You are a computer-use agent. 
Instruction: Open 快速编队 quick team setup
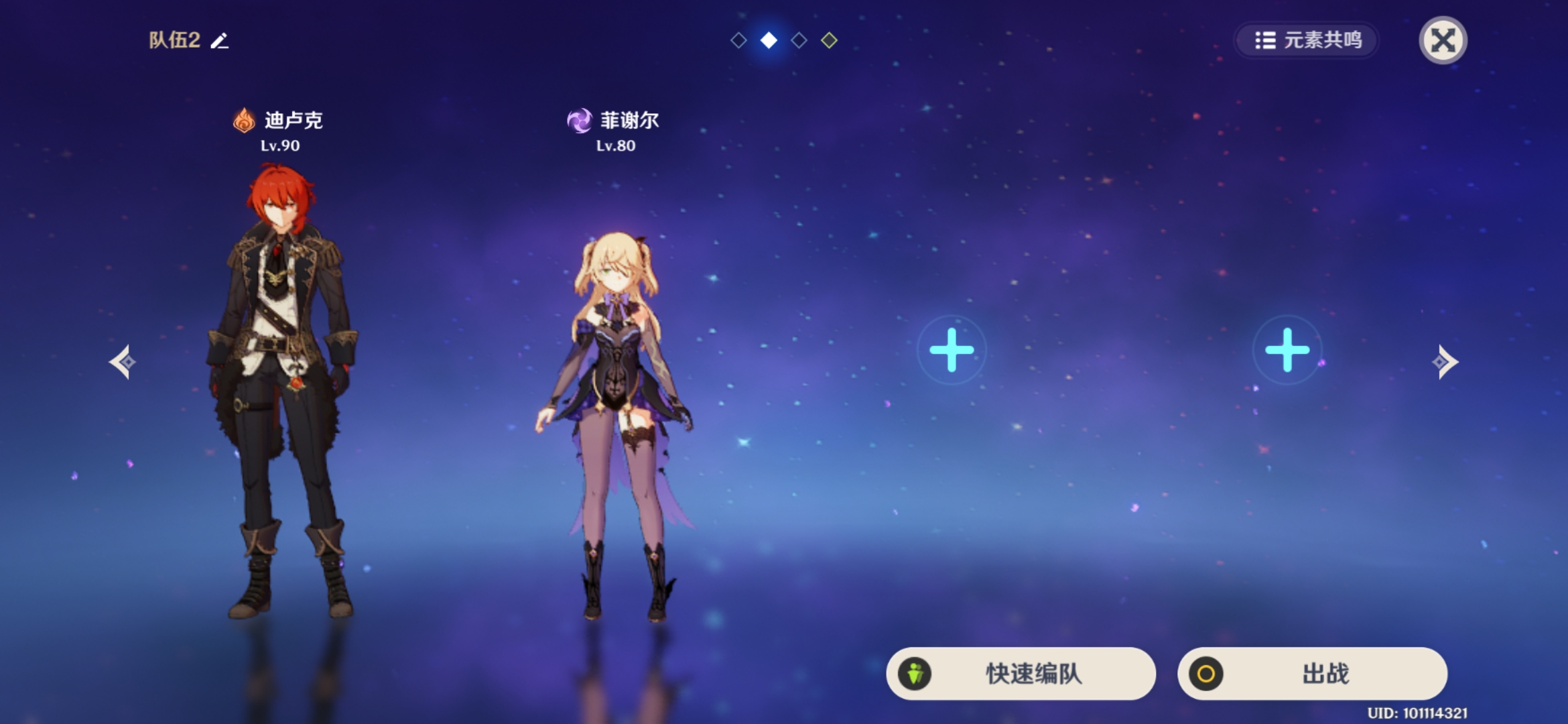click(x=1021, y=673)
